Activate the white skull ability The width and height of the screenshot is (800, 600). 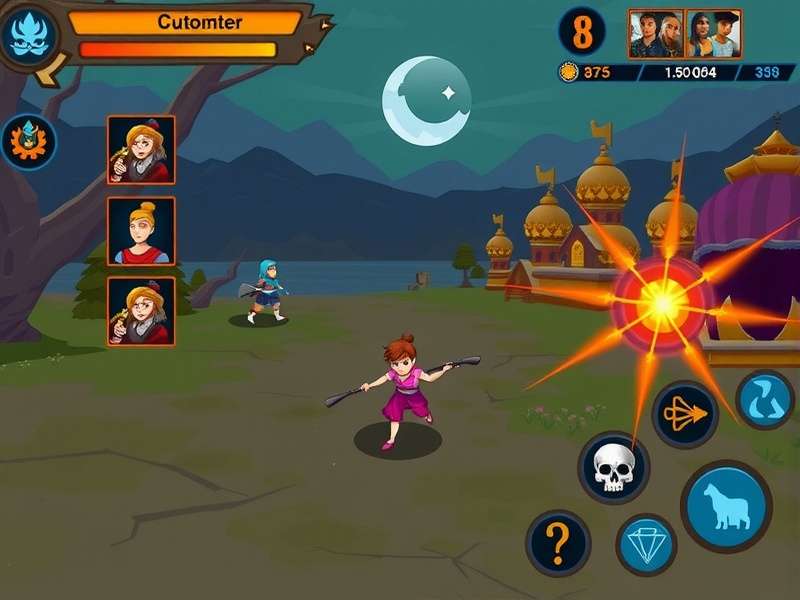[x=613, y=467]
